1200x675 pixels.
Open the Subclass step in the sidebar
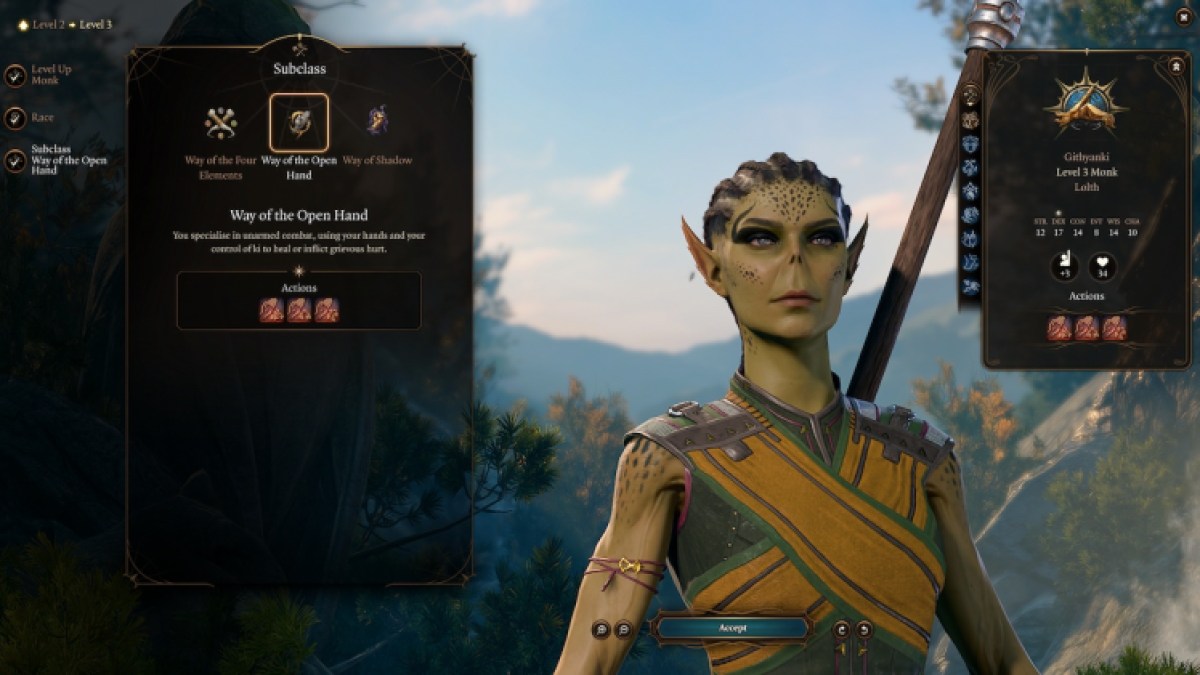click(x=15, y=160)
